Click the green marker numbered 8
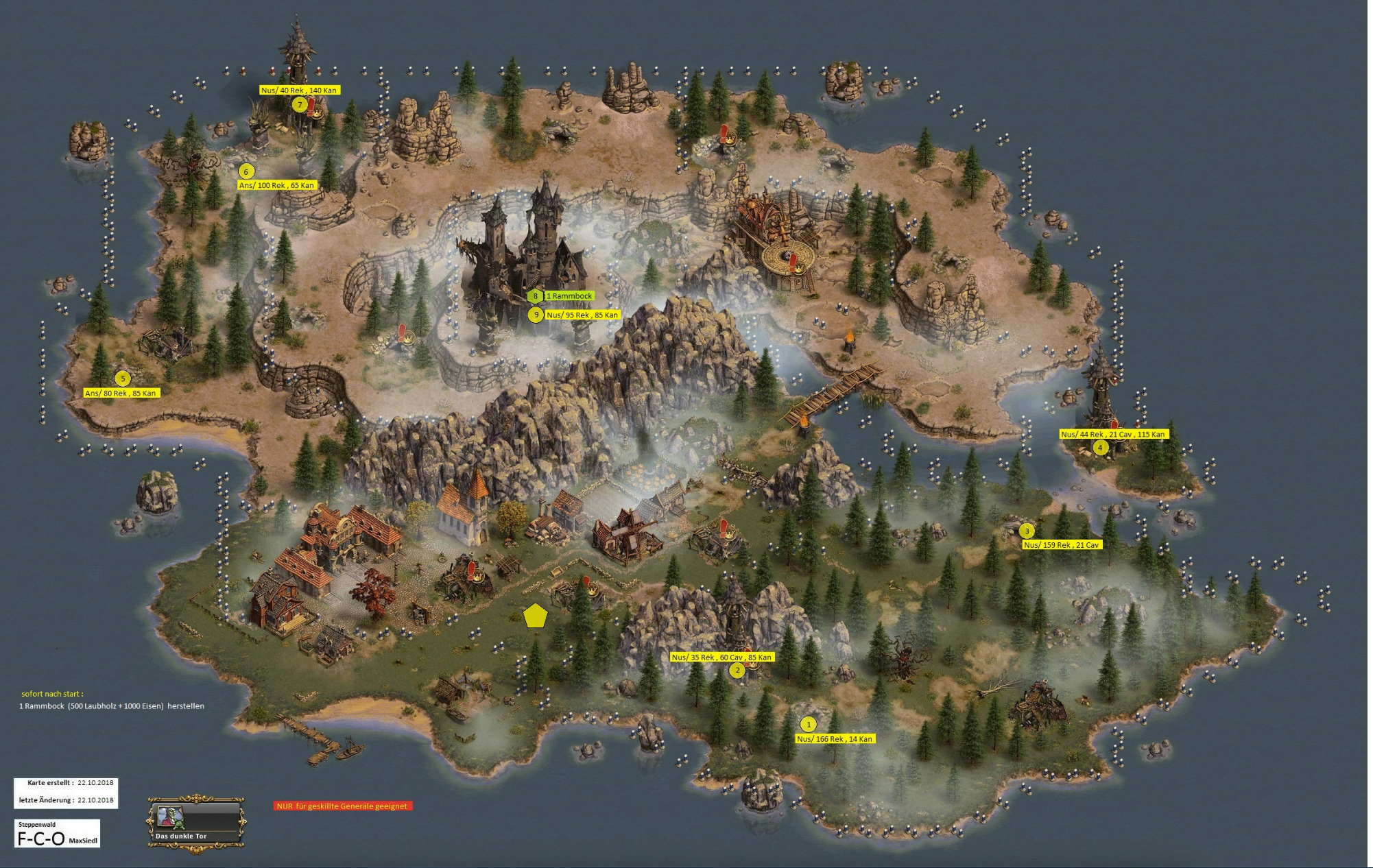The width and height of the screenshot is (1373, 868). [x=535, y=296]
